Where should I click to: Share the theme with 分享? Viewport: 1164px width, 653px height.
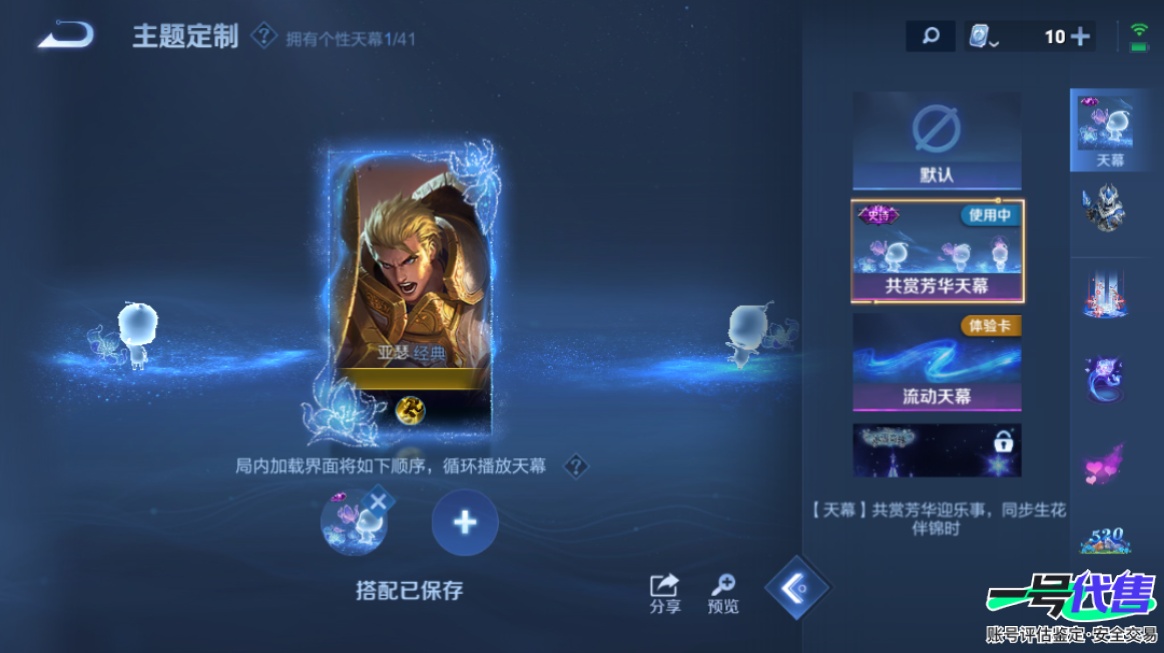[664, 593]
